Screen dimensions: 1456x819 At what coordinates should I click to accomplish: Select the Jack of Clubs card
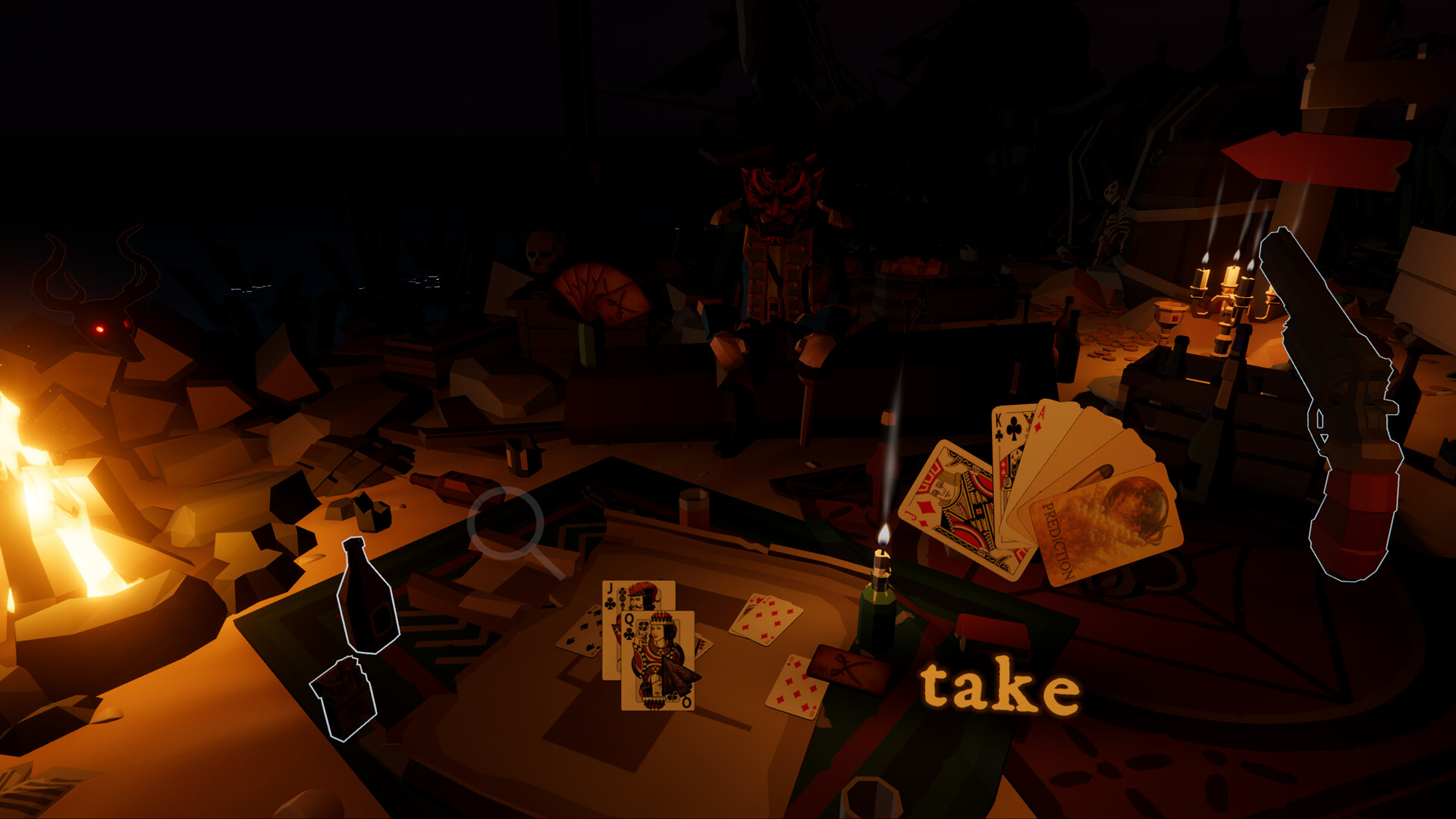coord(612,598)
